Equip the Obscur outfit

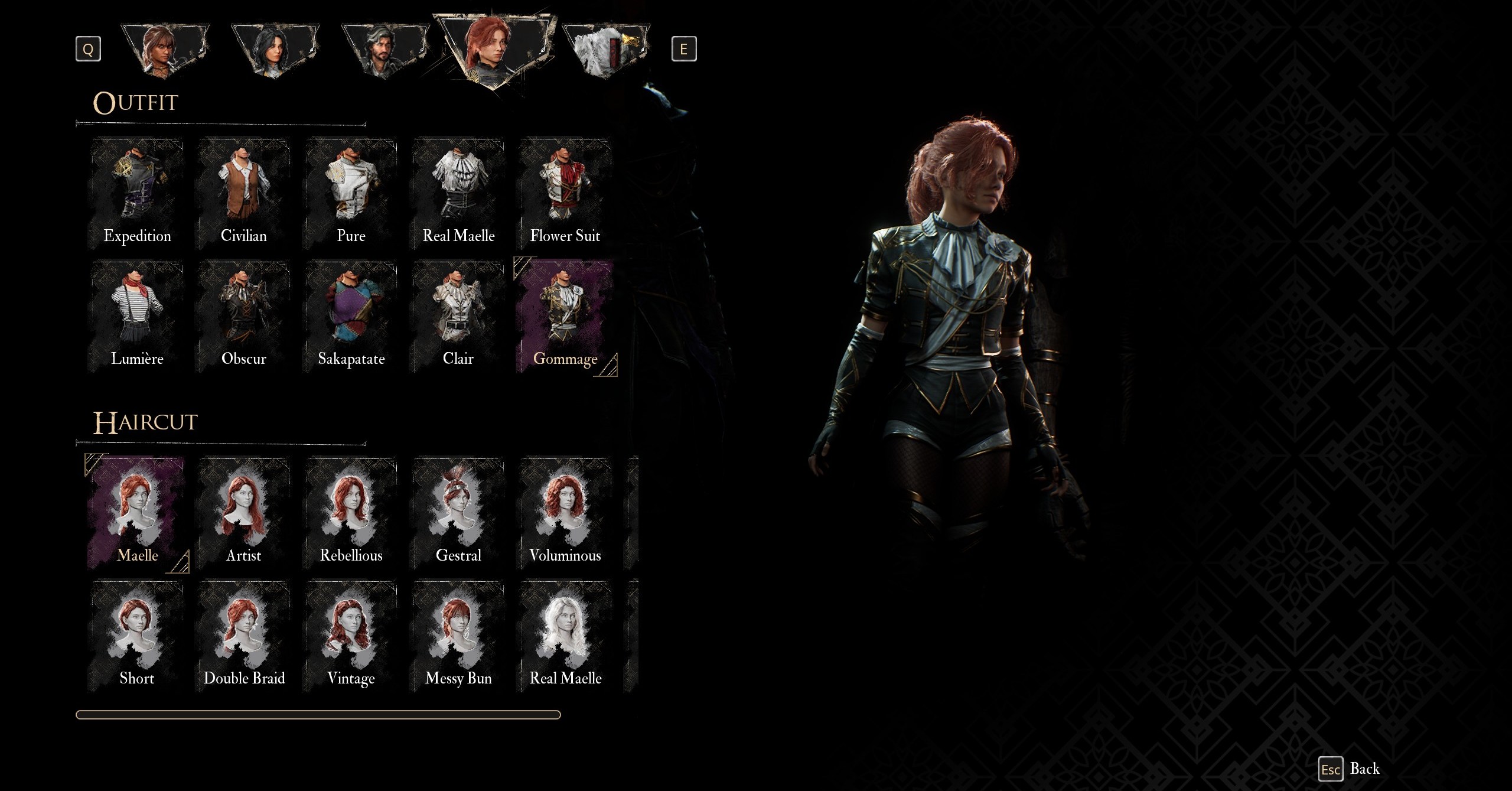tap(244, 318)
